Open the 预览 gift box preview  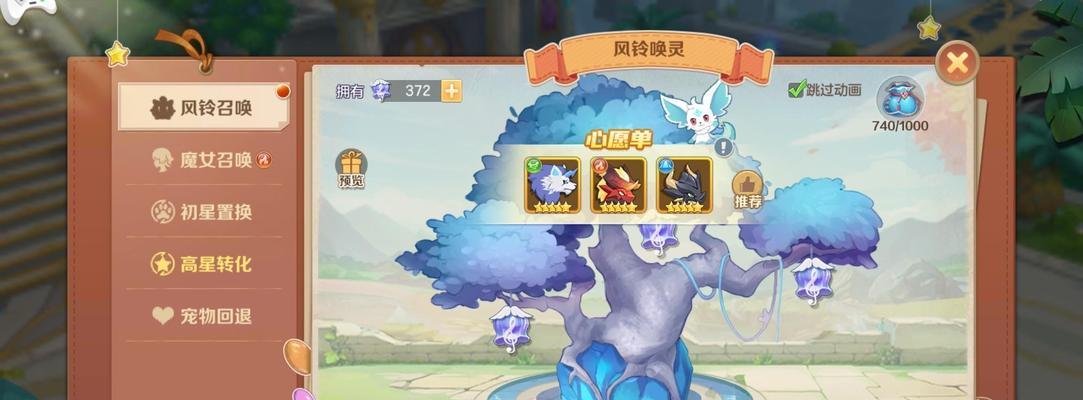click(351, 168)
